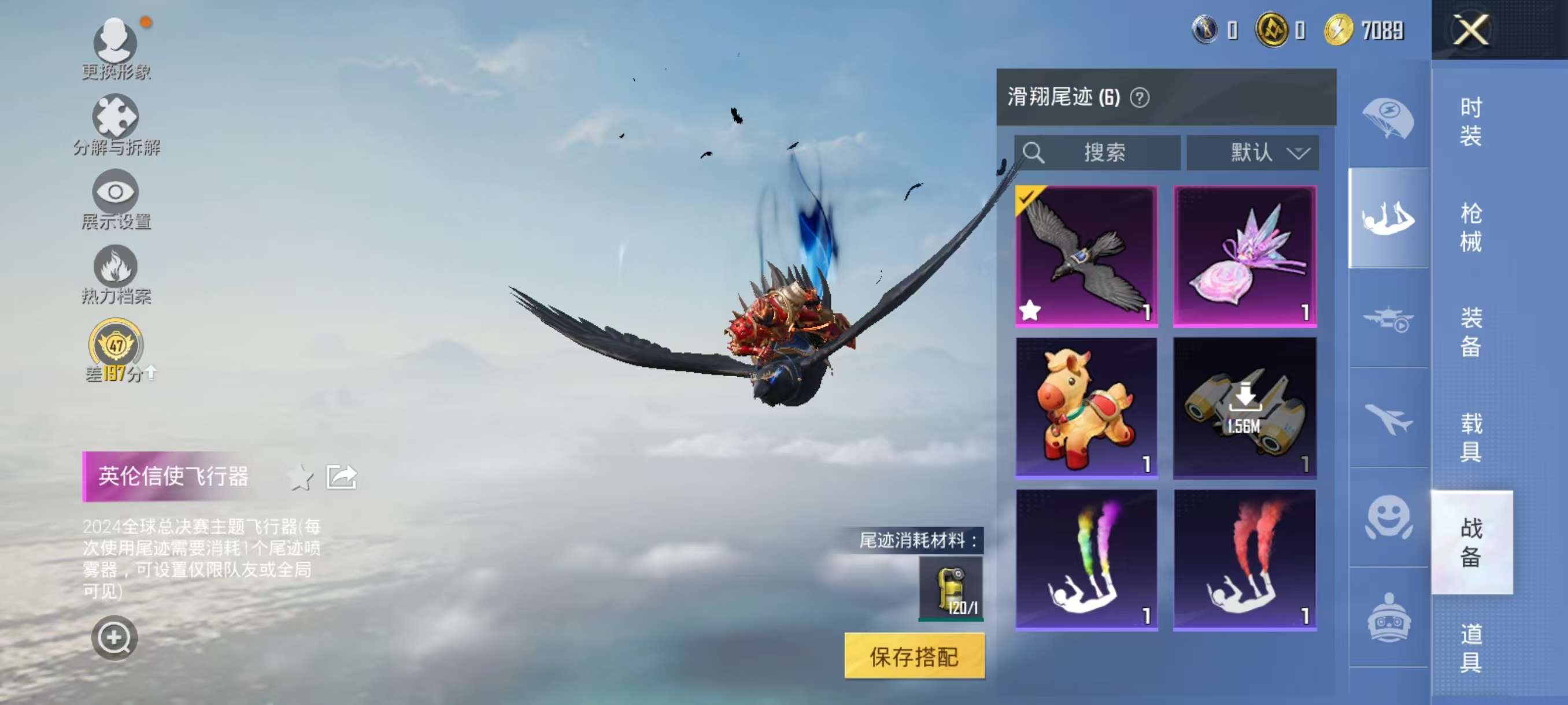Choose the pink crystal flower trail
This screenshot has width=1568, height=705.
pyautogui.click(x=1244, y=256)
